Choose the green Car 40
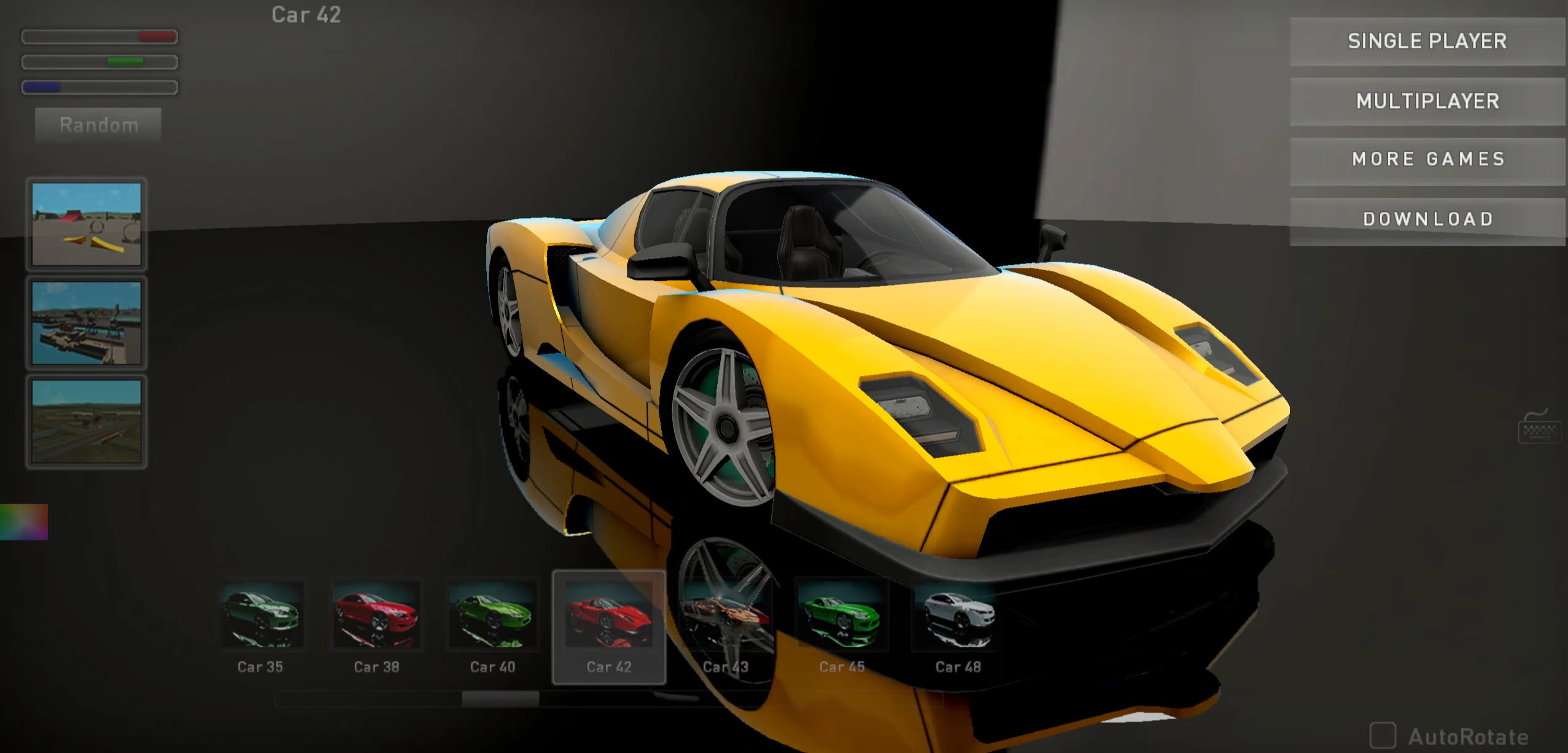The image size is (1568, 753). pos(492,617)
